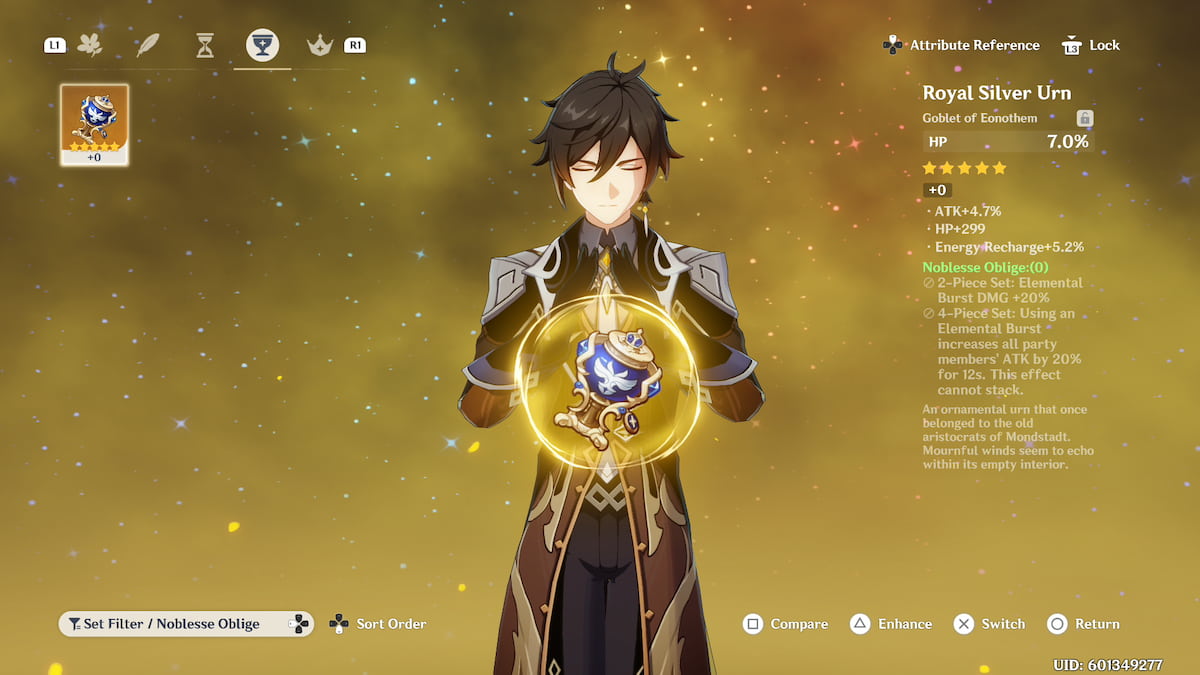Select the hourglass sands artifact tab
The width and height of the screenshot is (1200, 675).
205,45
